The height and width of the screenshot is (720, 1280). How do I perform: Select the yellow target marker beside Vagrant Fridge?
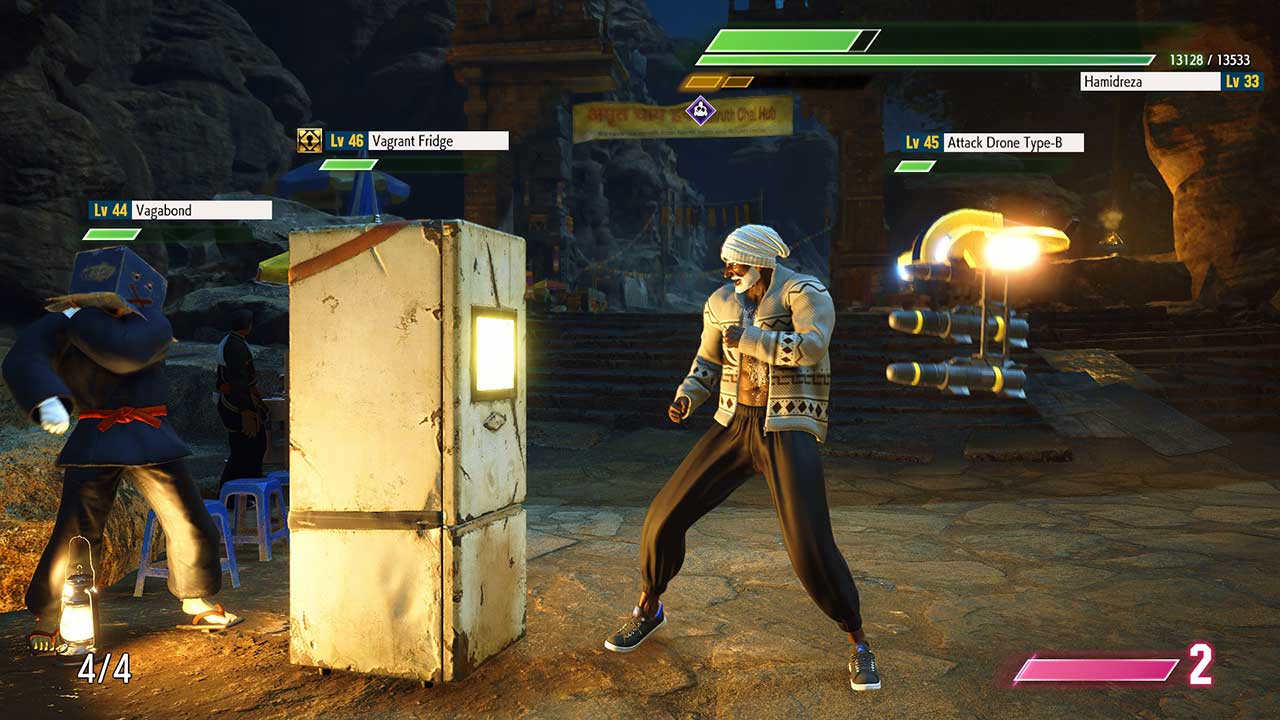pyautogui.click(x=309, y=141)
